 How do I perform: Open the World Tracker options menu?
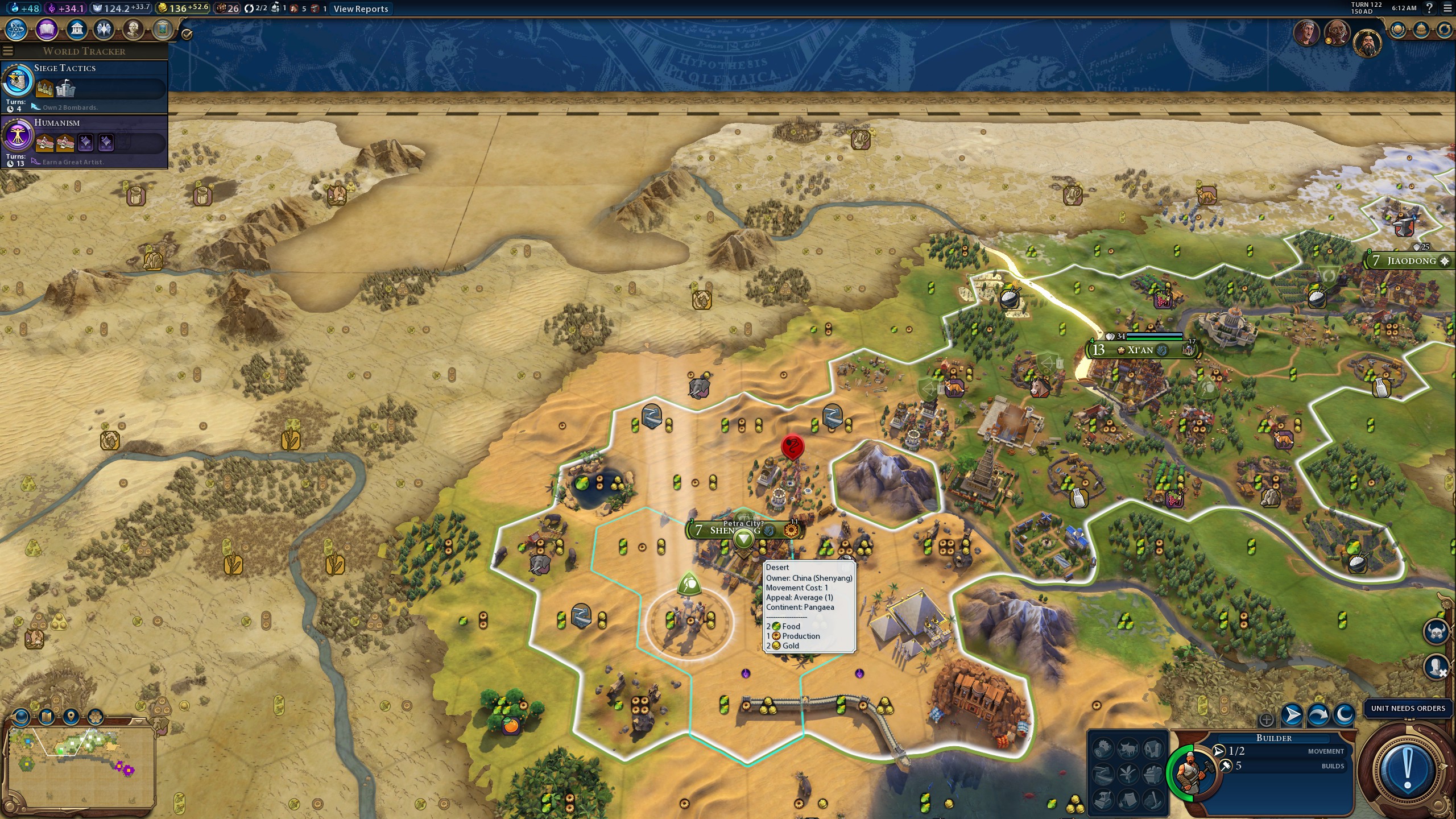click(x=7, y=51)
